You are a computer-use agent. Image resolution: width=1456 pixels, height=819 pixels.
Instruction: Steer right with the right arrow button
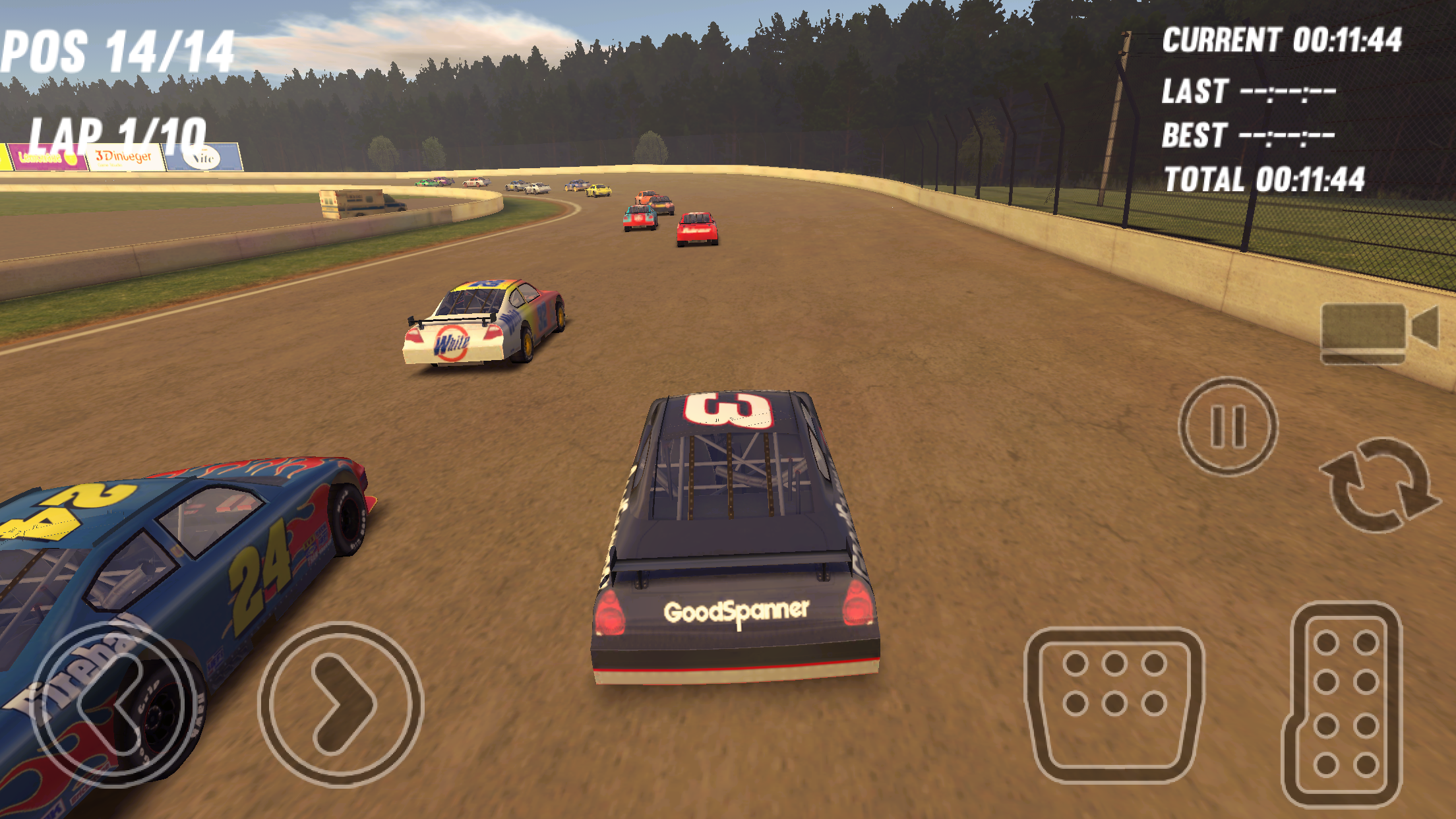click(x=341, y=704)
